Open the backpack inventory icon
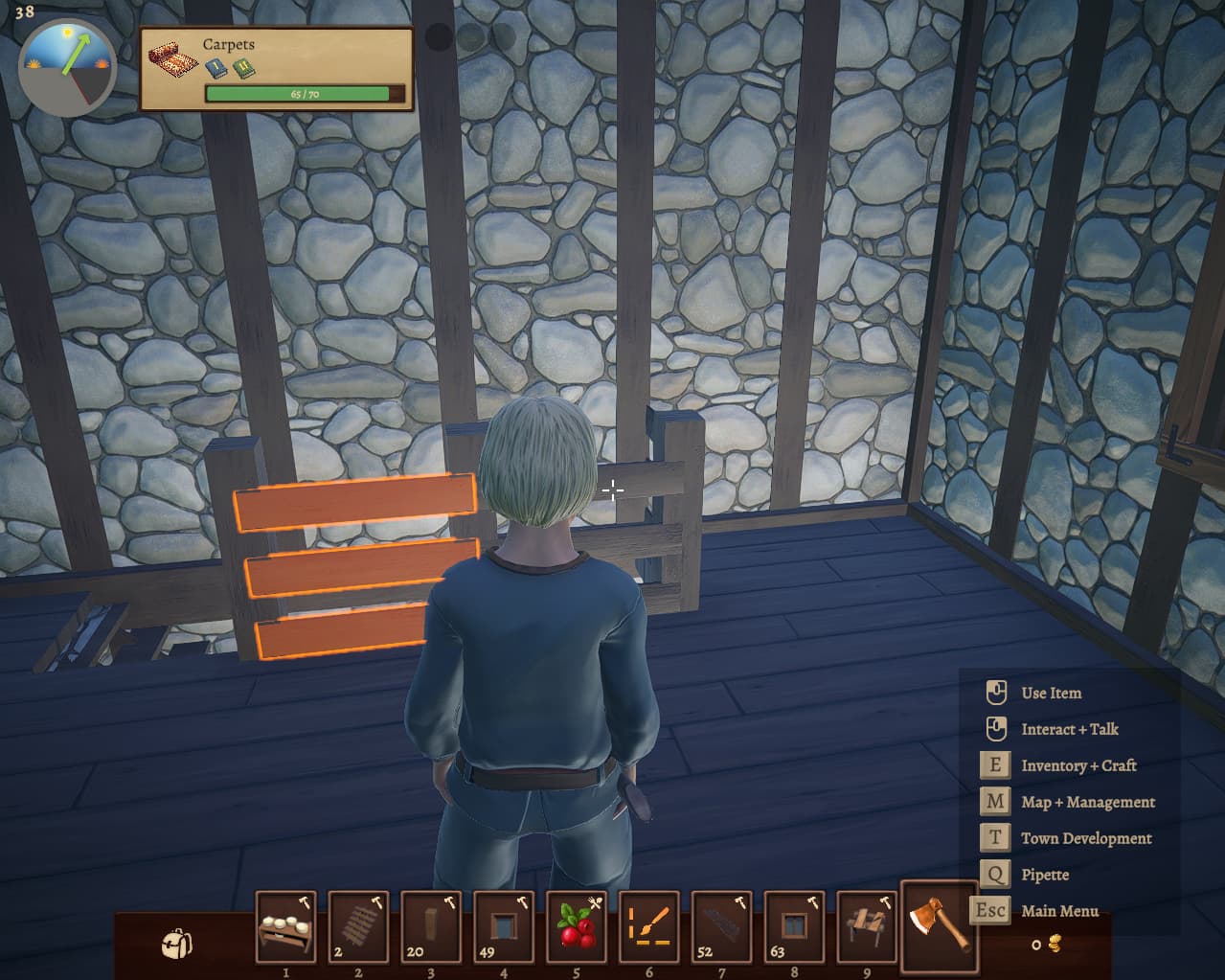This screenshot has width=1225, height=980. 176,944
